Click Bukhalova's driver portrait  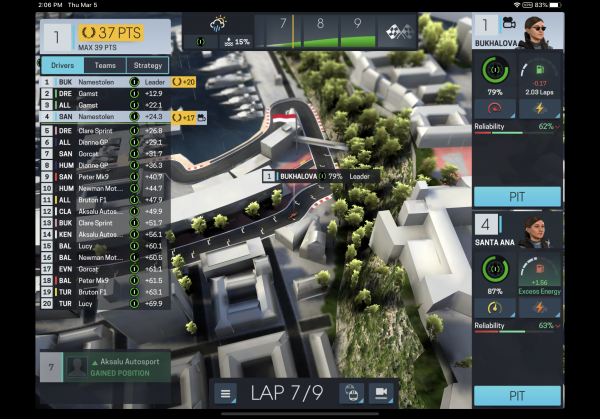coord(544,32)
